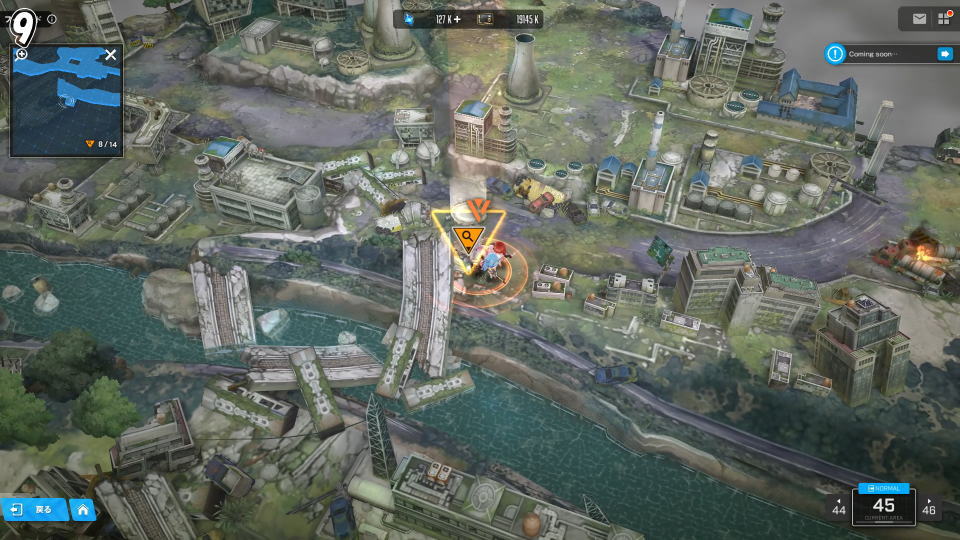Open the exclamation mission notice icon
Image resolution: width=960 pixels, height=540 pixels.
[835, 54]
